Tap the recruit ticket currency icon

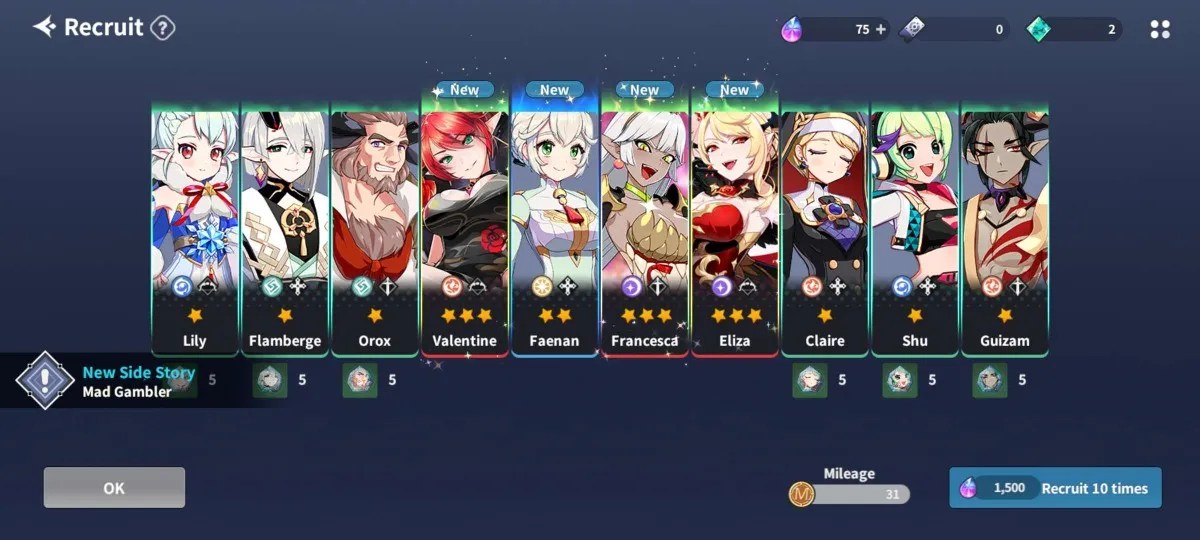(913, 30)
